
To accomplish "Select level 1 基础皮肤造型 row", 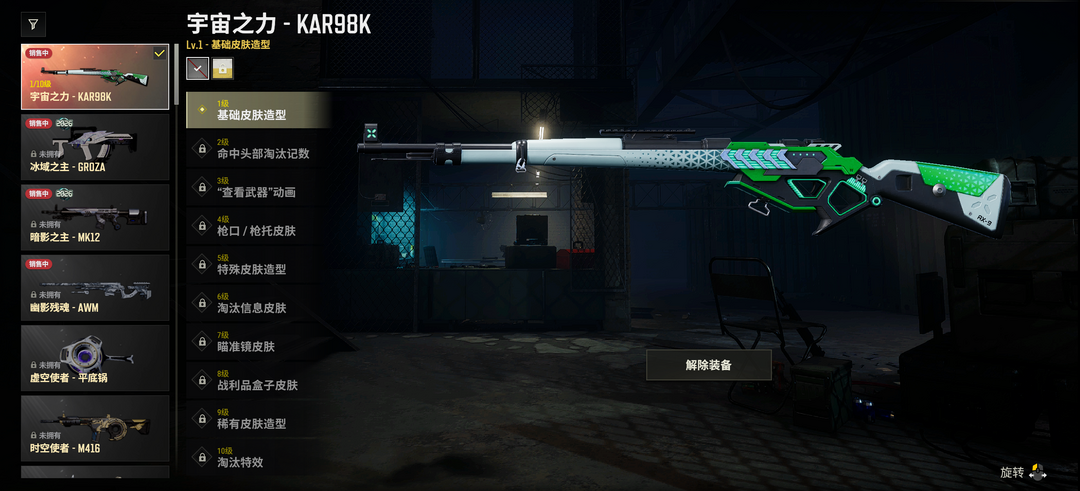I will point(258,110).
